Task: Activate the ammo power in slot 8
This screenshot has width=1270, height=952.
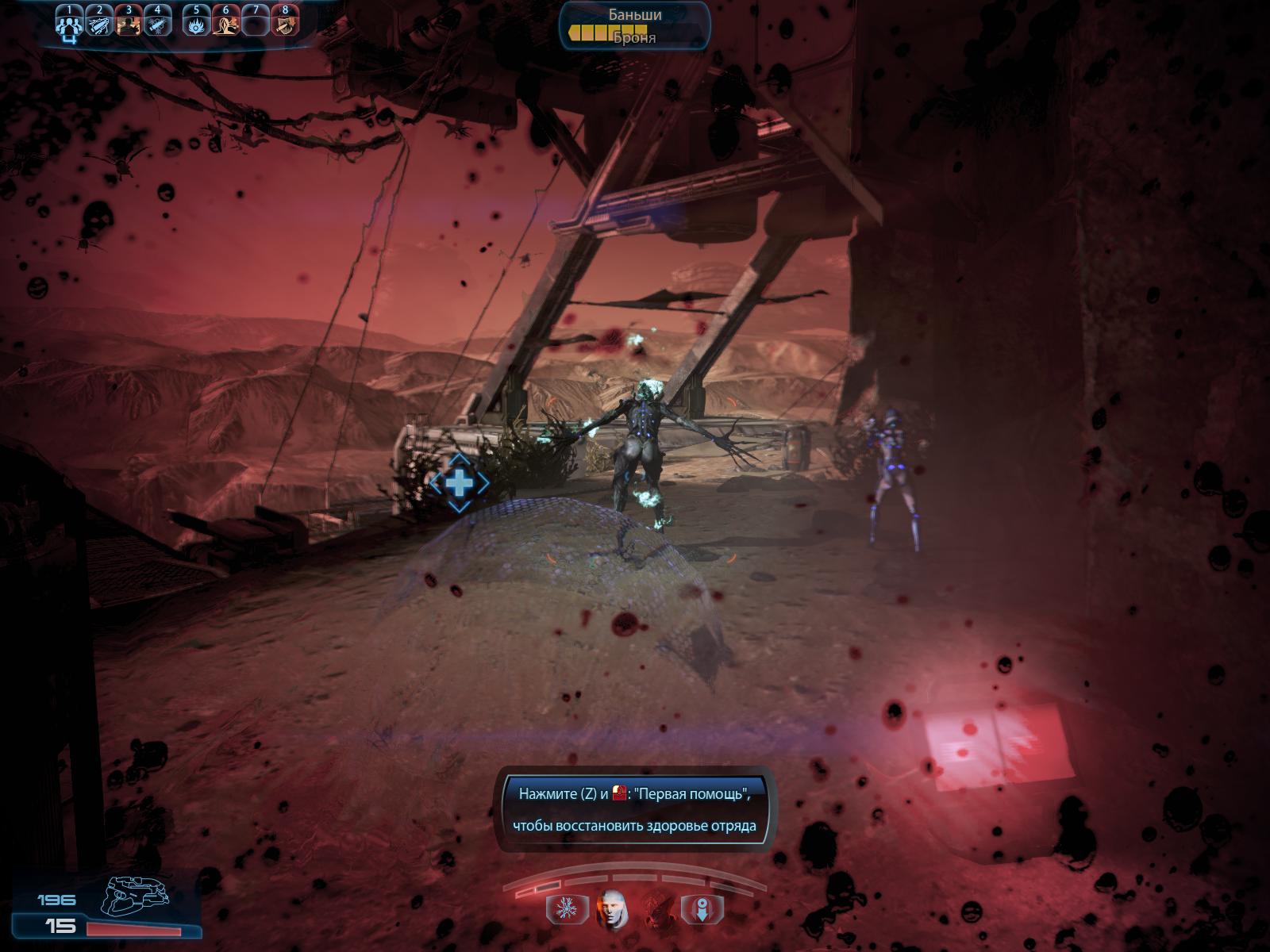Action: (284, 23)
